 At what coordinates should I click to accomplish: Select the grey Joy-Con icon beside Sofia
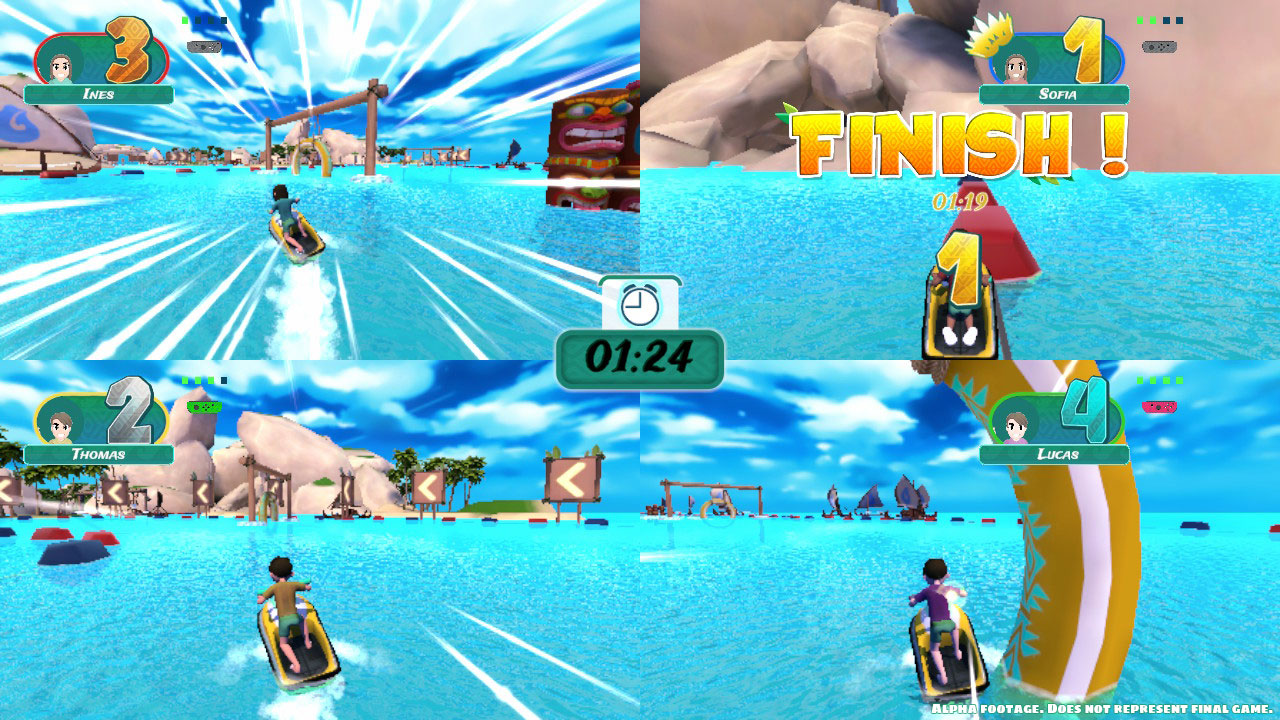click(1157, 44)
